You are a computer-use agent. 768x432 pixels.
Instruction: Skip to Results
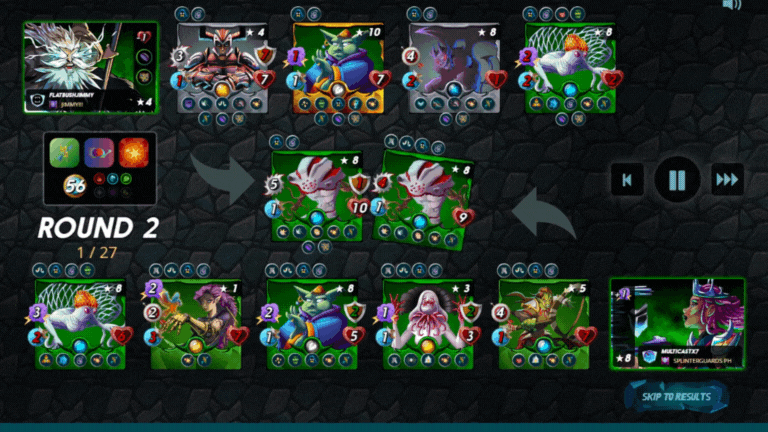click(676, 397)
